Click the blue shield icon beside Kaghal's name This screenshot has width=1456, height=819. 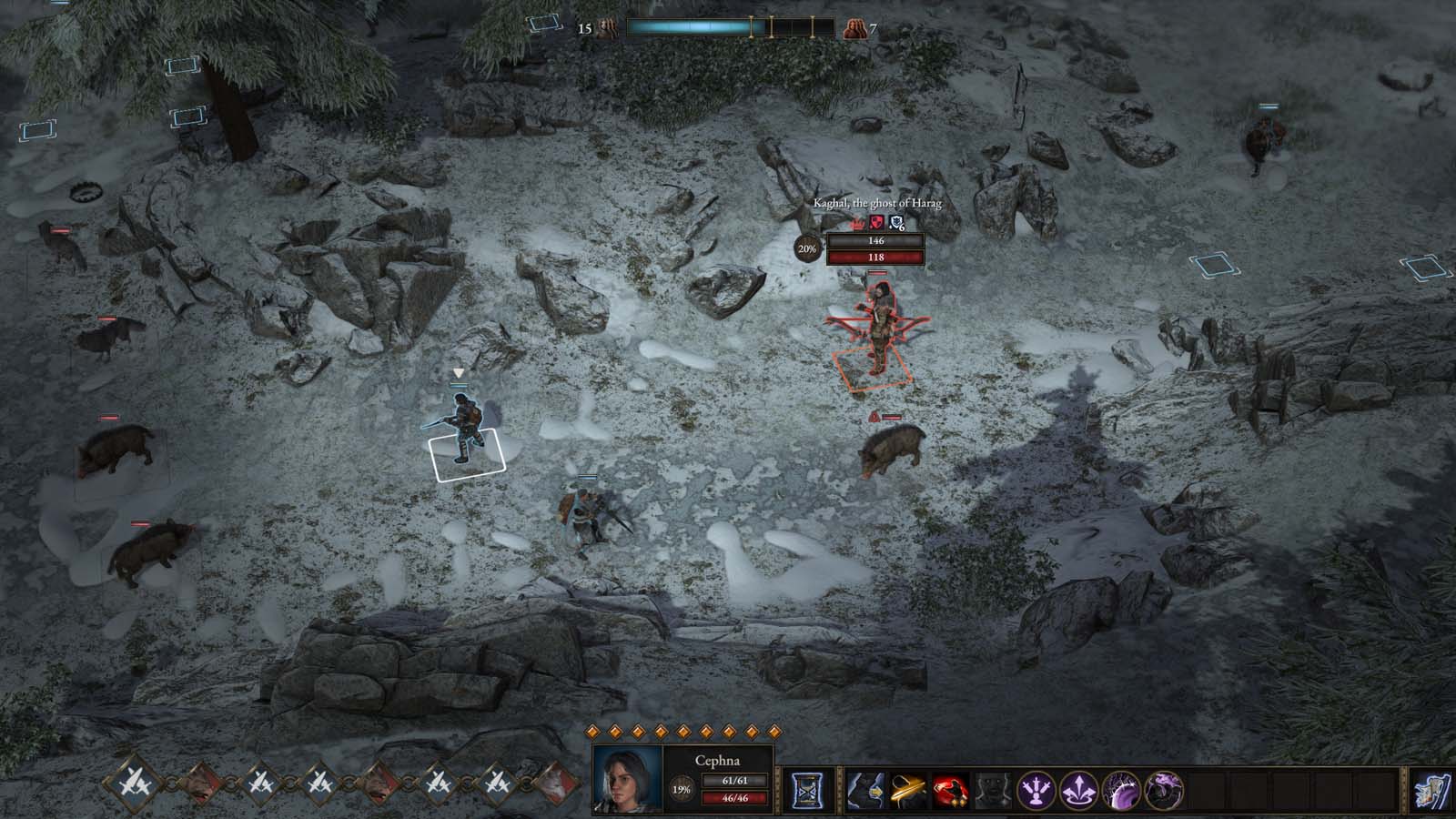click(x=896, y=222)
